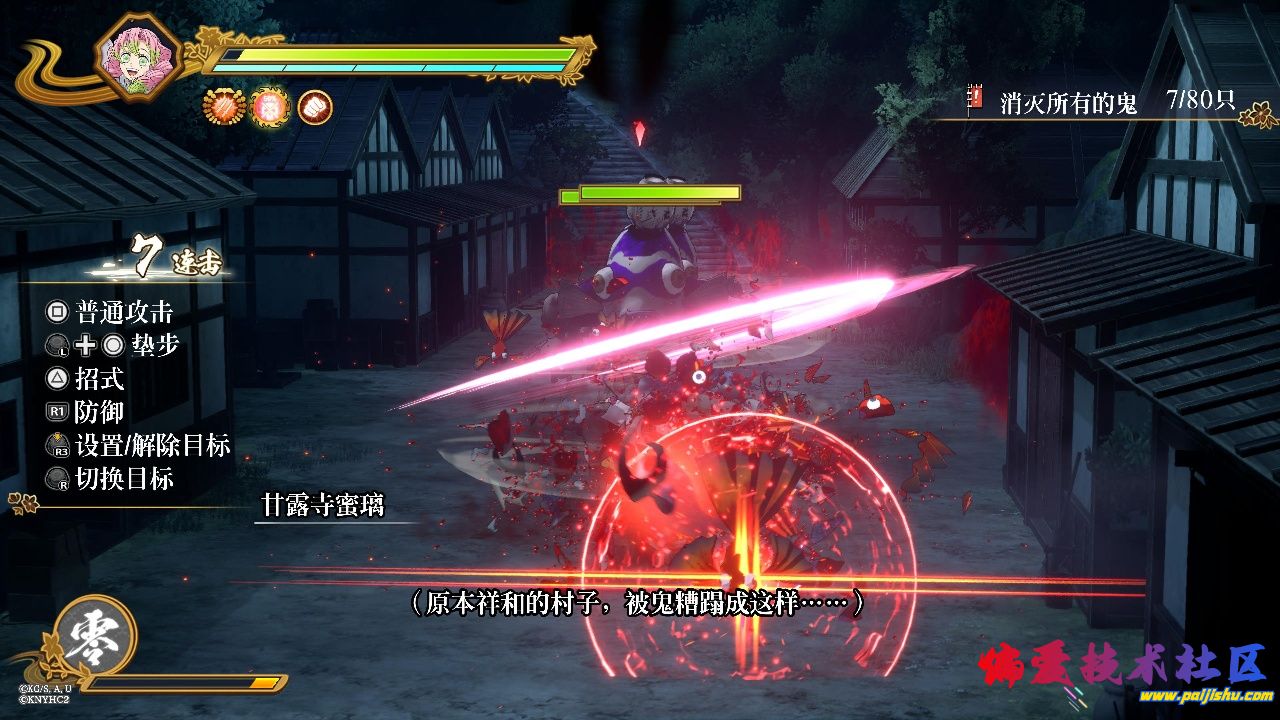Activate the glowing pink skill icon
This screenshot has width=1280, height=720.
pyautogui.click(x=269, y=106)
